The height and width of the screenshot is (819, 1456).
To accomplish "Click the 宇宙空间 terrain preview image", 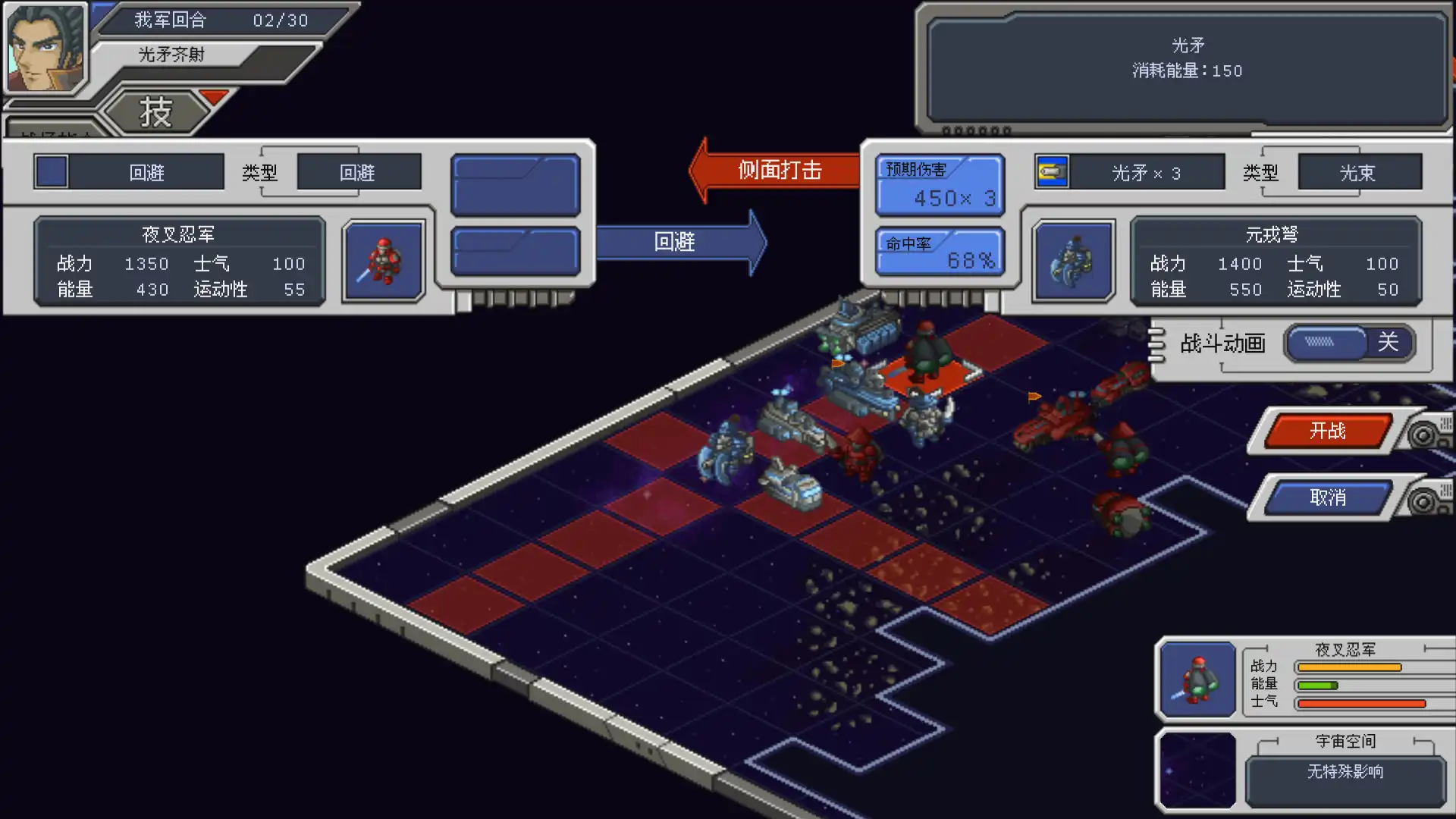I will [1196, 769].
